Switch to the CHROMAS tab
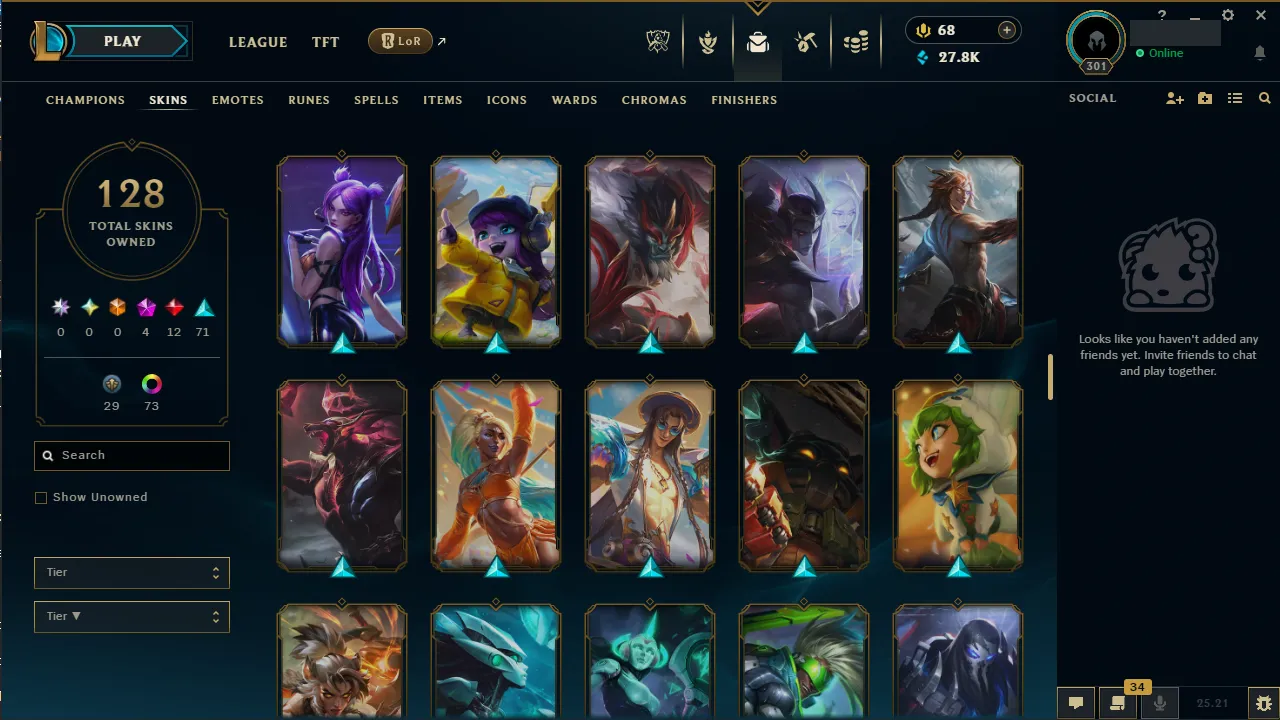 654,100
